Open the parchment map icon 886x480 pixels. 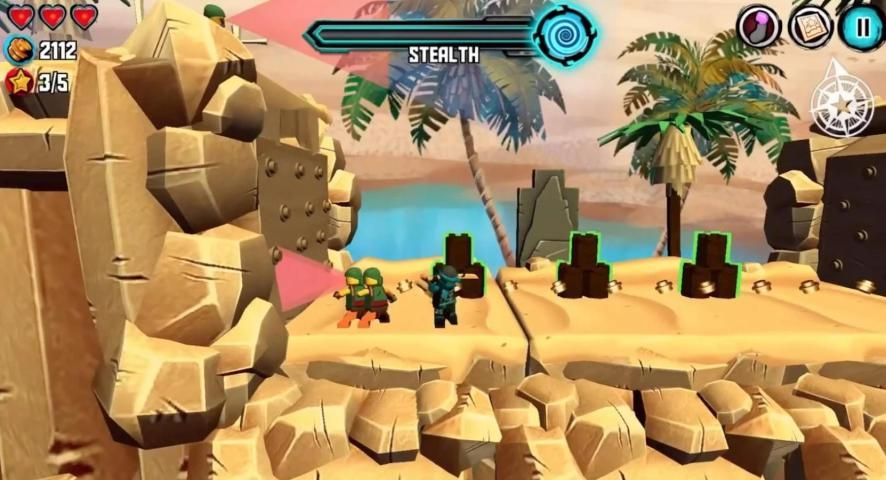(x=810, y=27)
